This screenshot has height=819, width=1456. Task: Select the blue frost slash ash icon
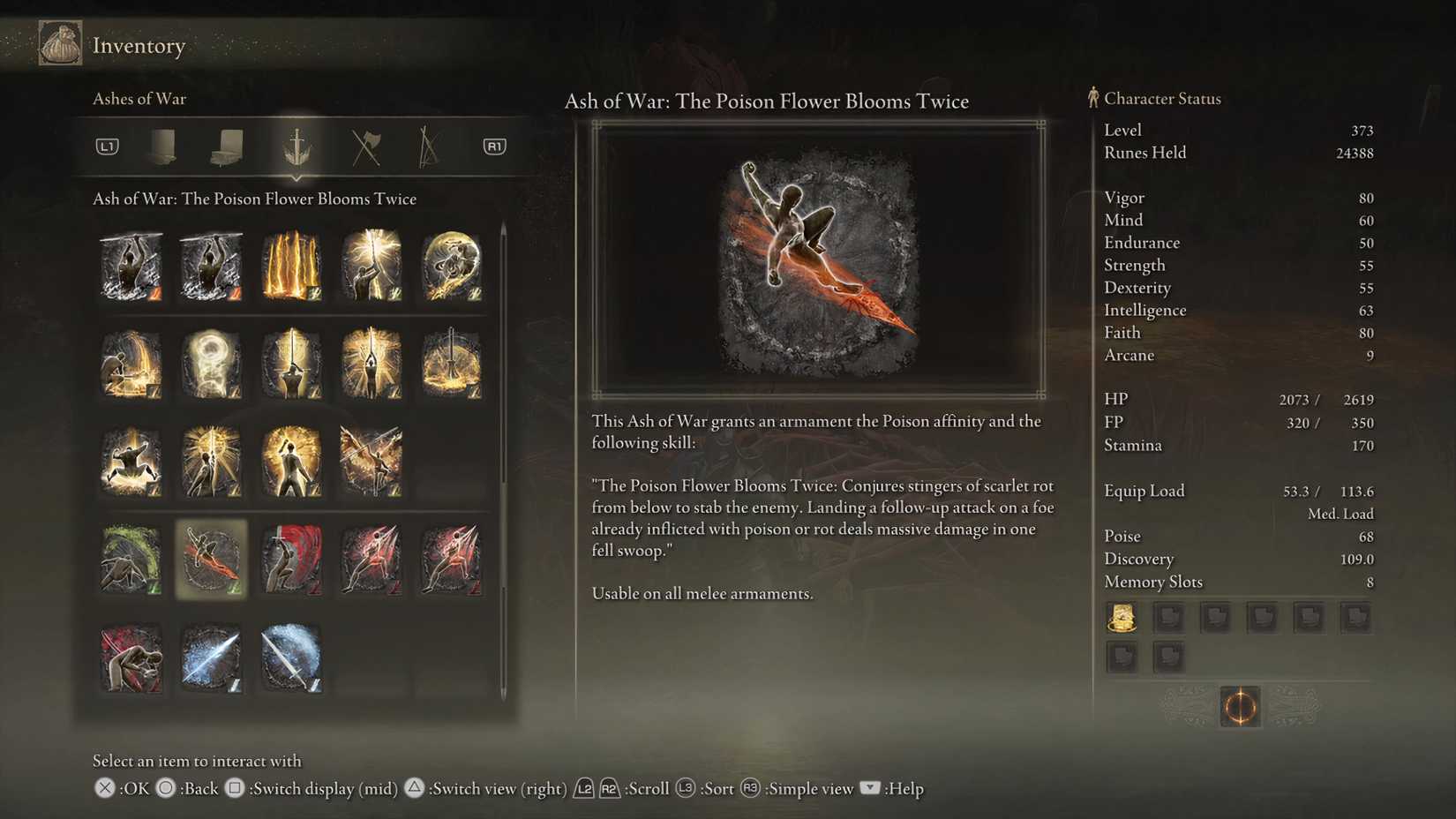[x=211, y=659]
